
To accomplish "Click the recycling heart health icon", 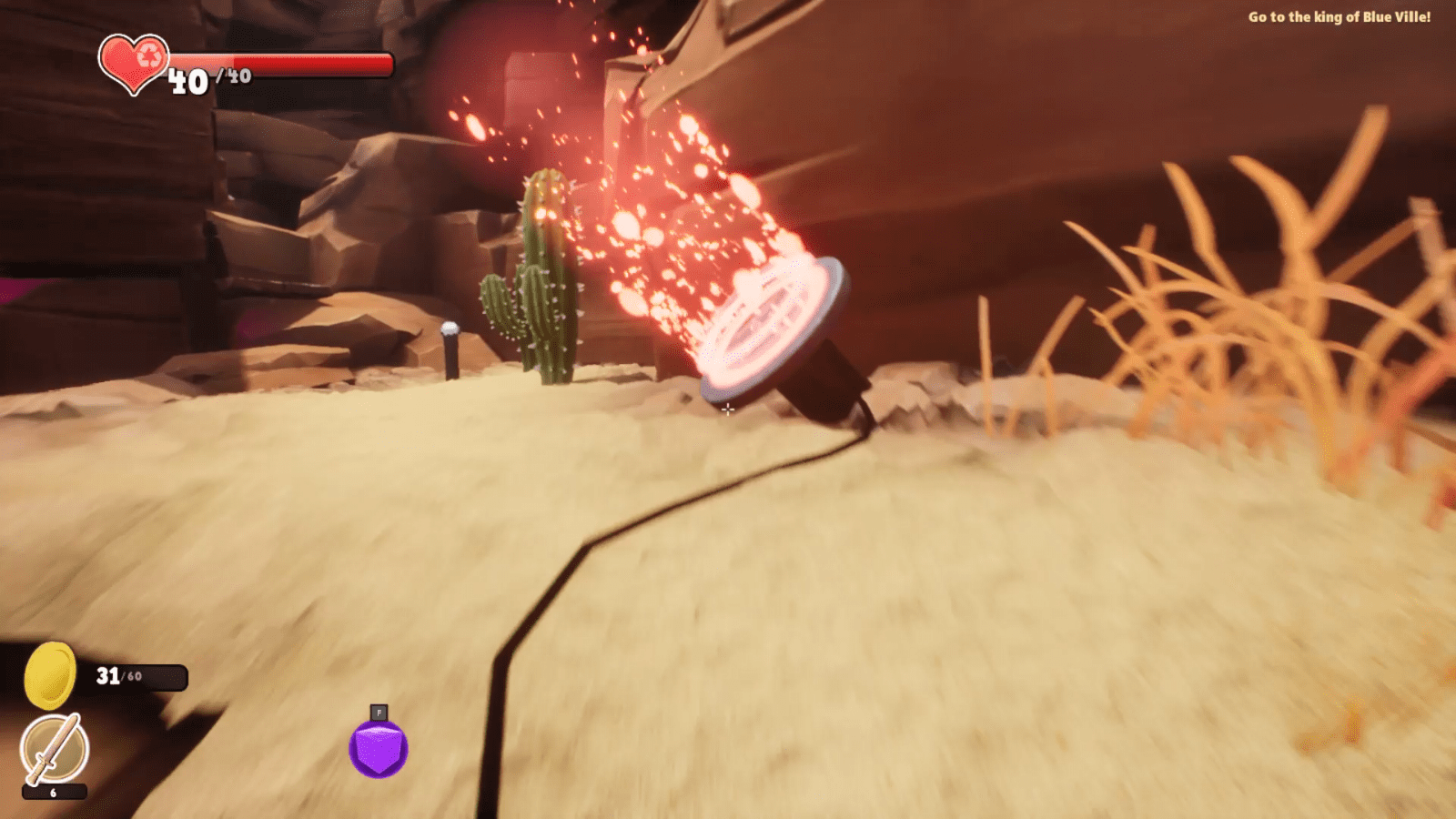I will tap(135, 64).
